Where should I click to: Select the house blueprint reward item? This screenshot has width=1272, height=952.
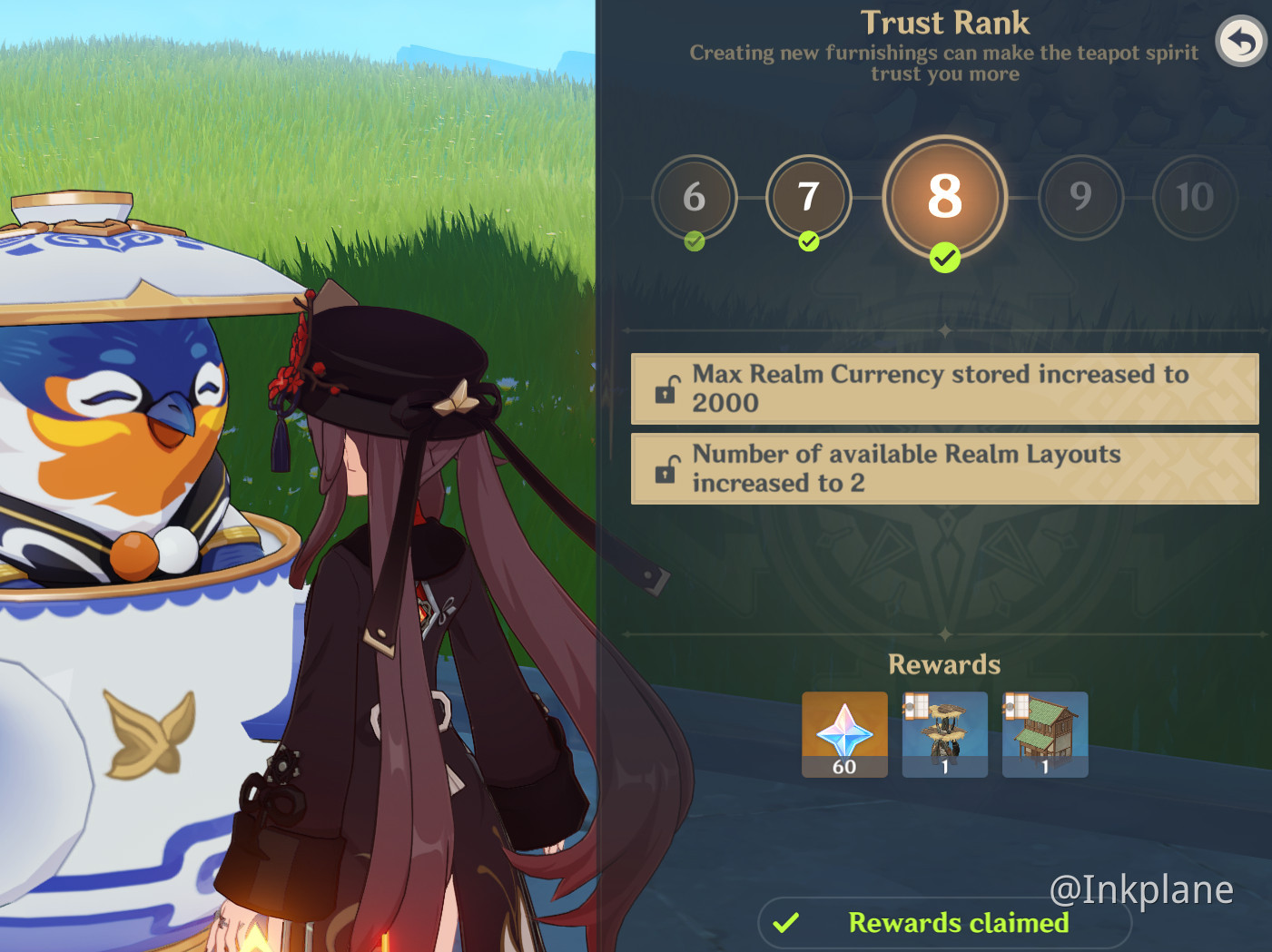click(x=1044, y=733)
